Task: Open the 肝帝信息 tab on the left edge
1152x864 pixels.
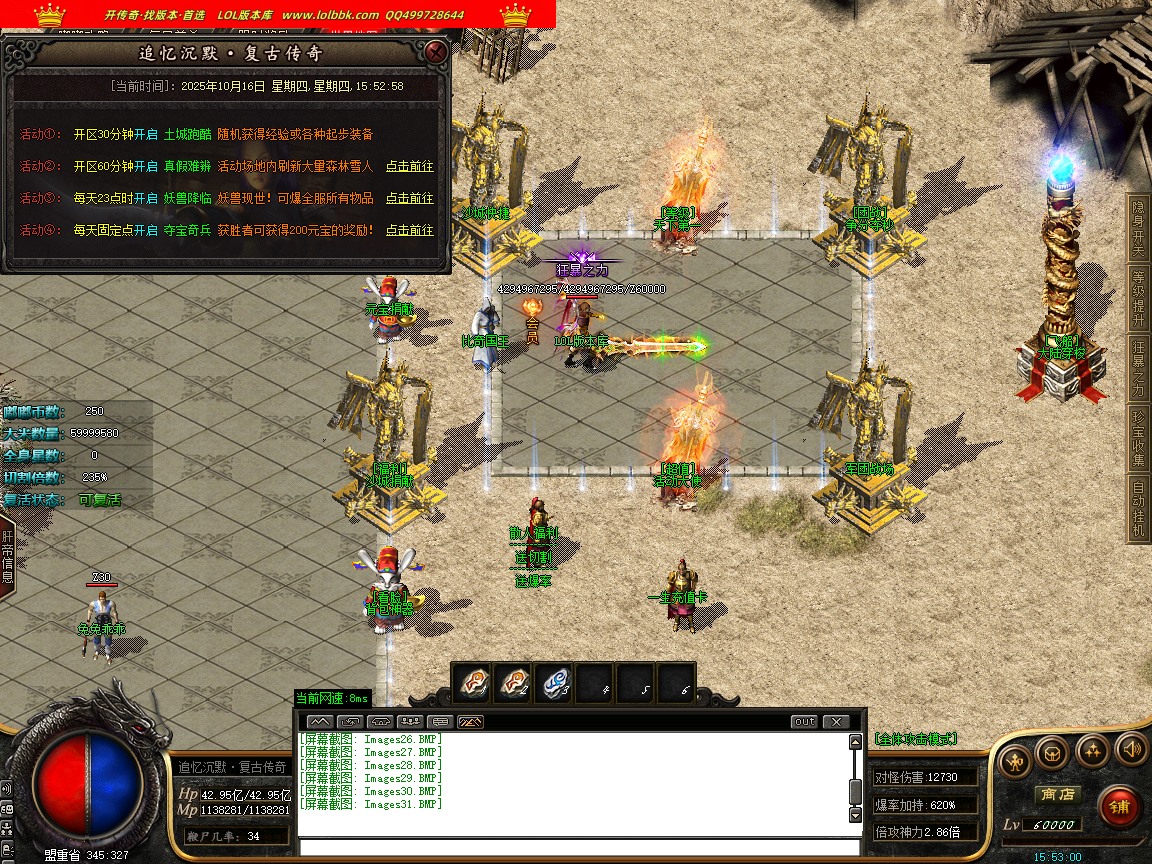Action: [x=7, y=558]
